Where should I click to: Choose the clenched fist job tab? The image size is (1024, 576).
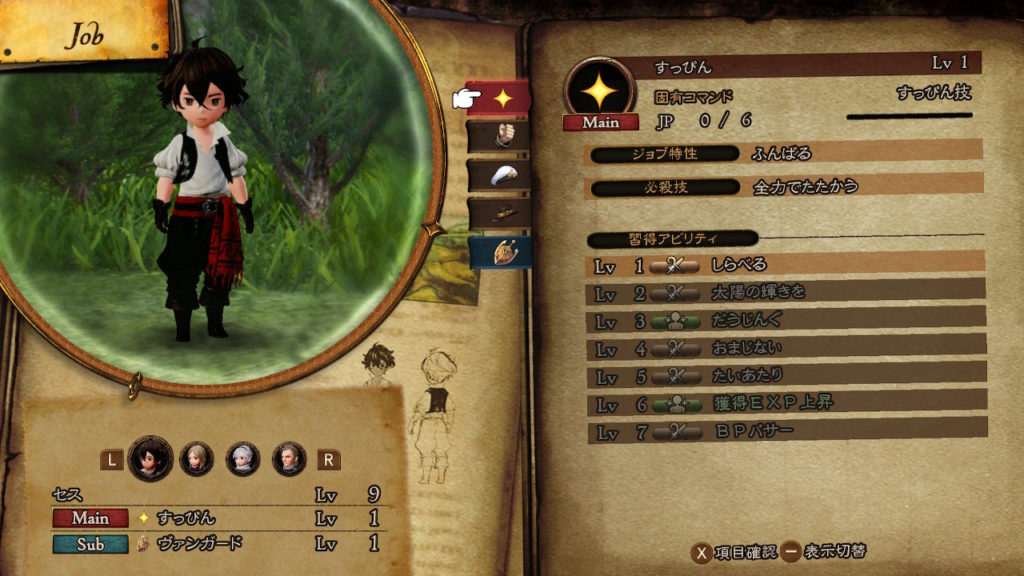point(498,134)
